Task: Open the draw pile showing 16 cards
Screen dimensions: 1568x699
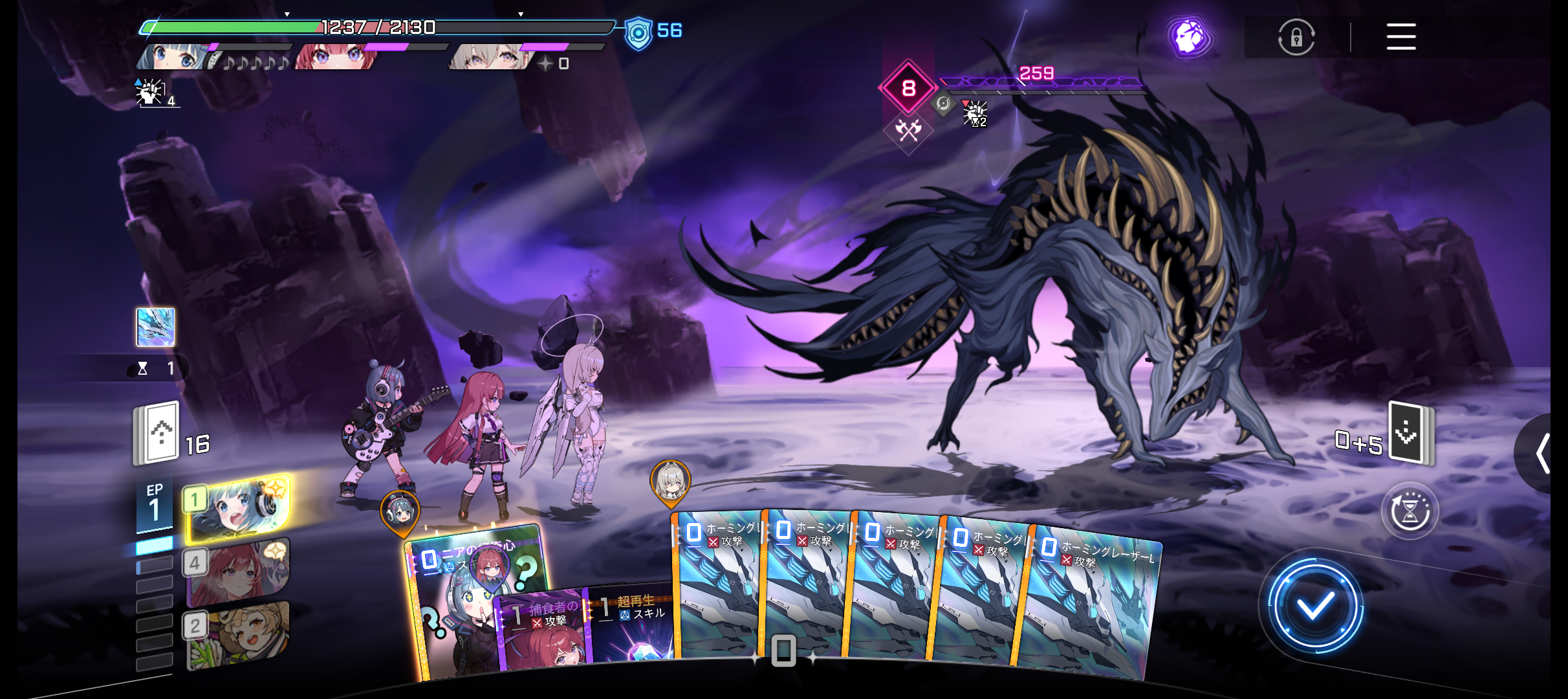Action: pos(157,434)
